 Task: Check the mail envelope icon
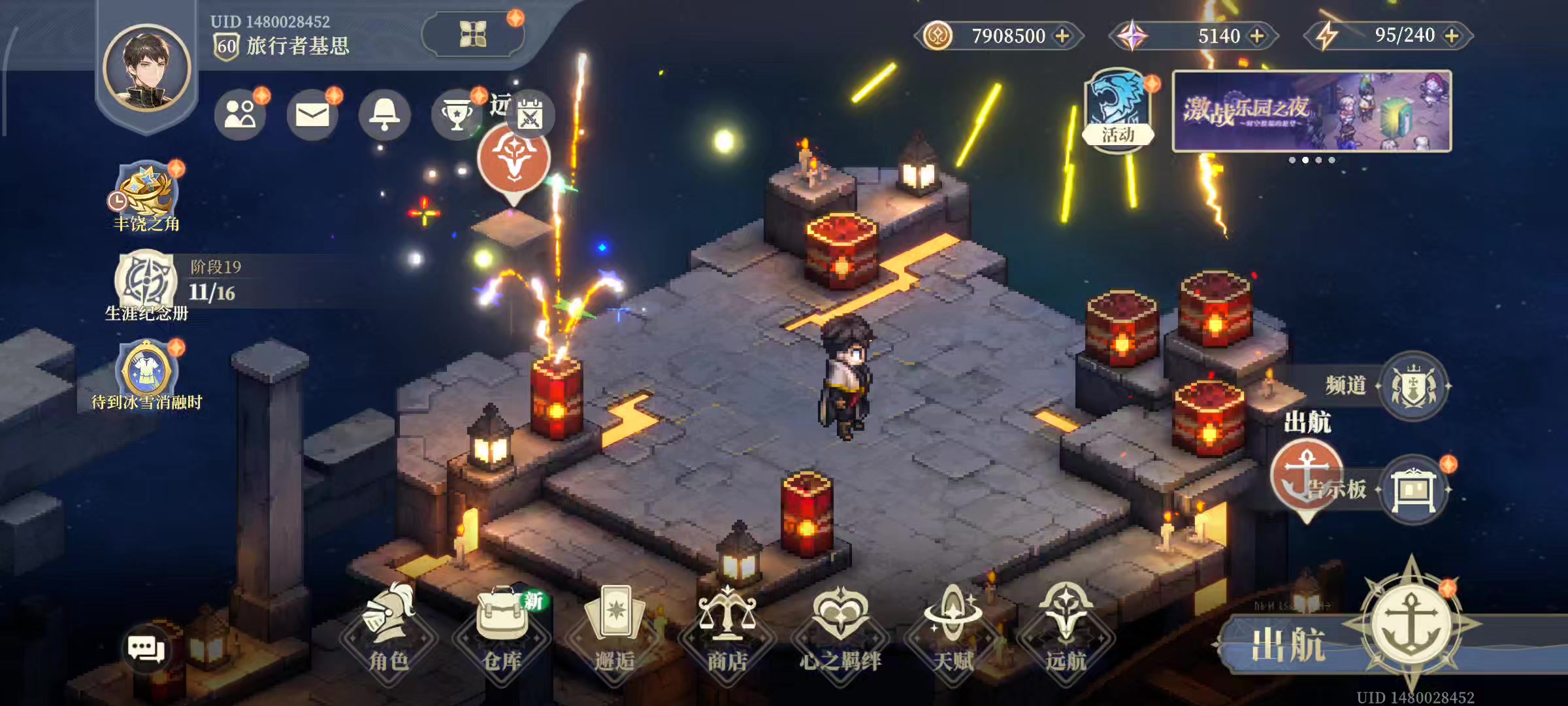point(312,115)
